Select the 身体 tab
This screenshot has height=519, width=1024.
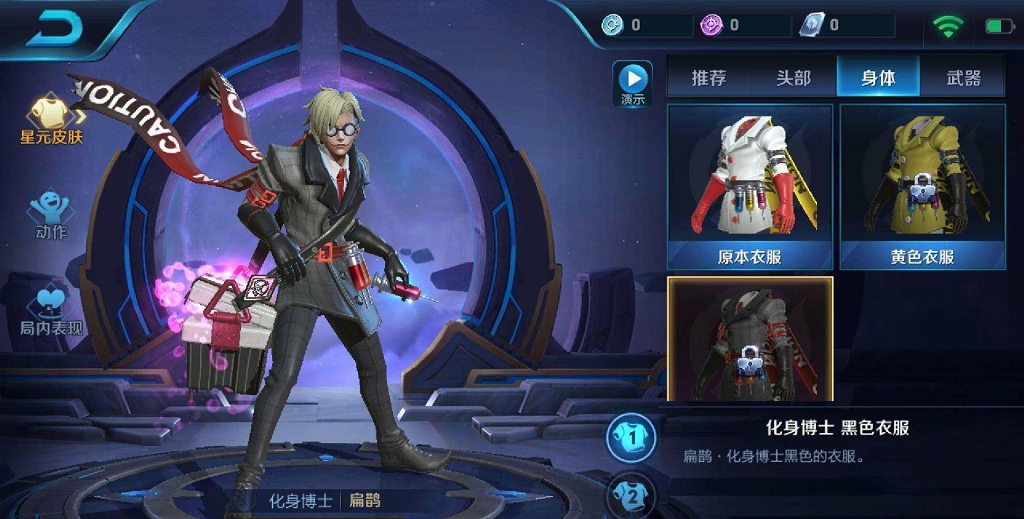[877, 78]
